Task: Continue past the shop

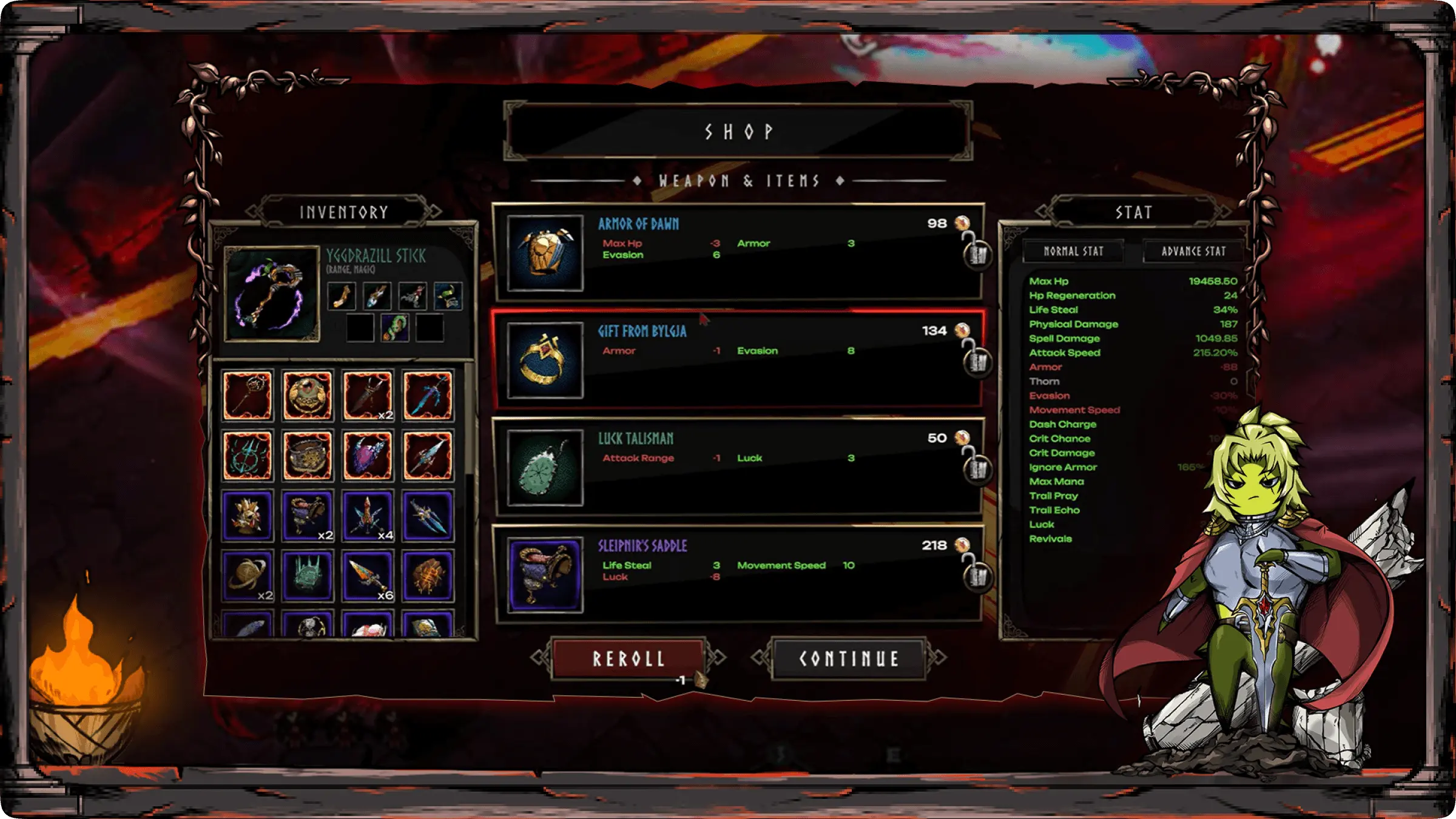Action: pos(848,658)
